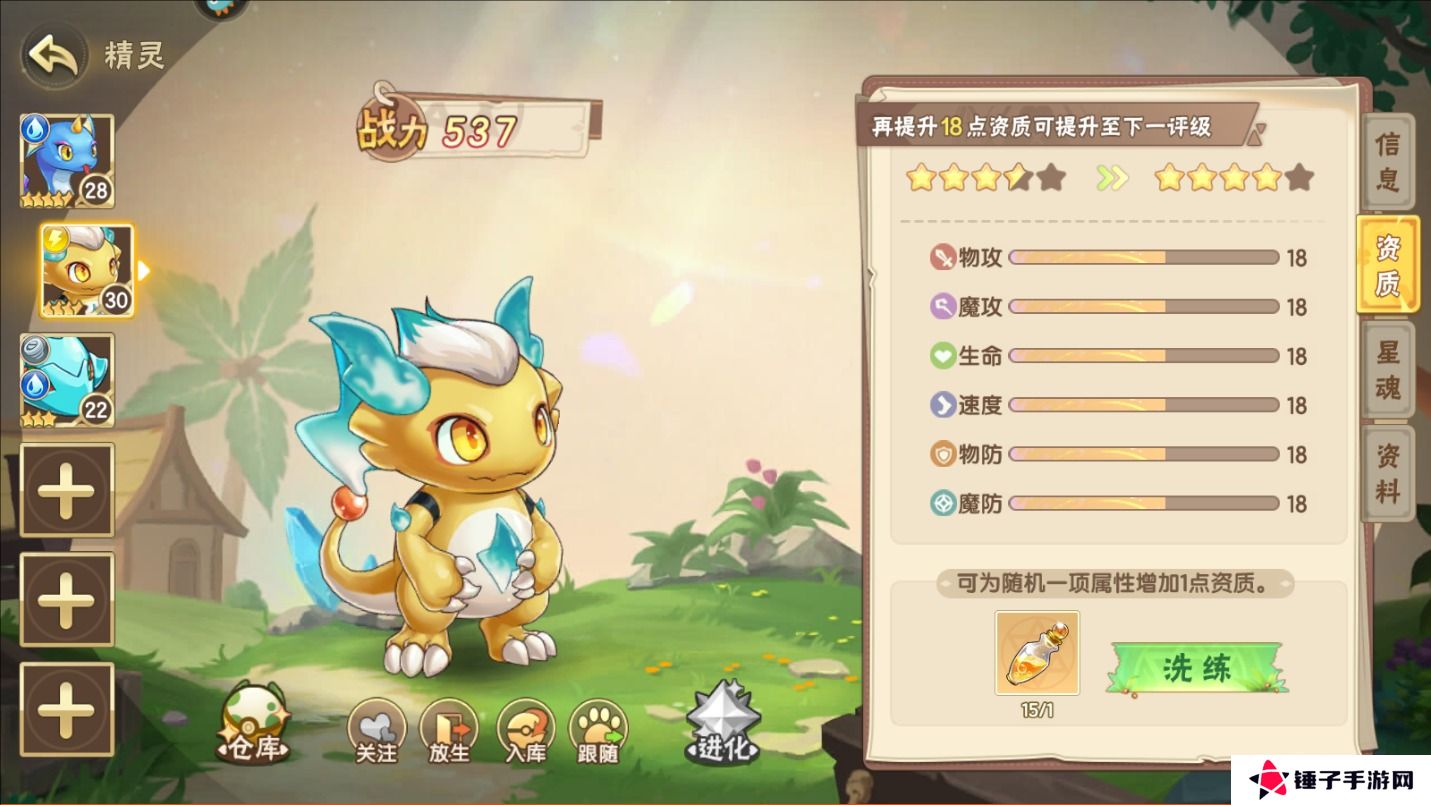1431x805 pixels.
Task: Open the 资料 tab
Action: coord(1388,473)
